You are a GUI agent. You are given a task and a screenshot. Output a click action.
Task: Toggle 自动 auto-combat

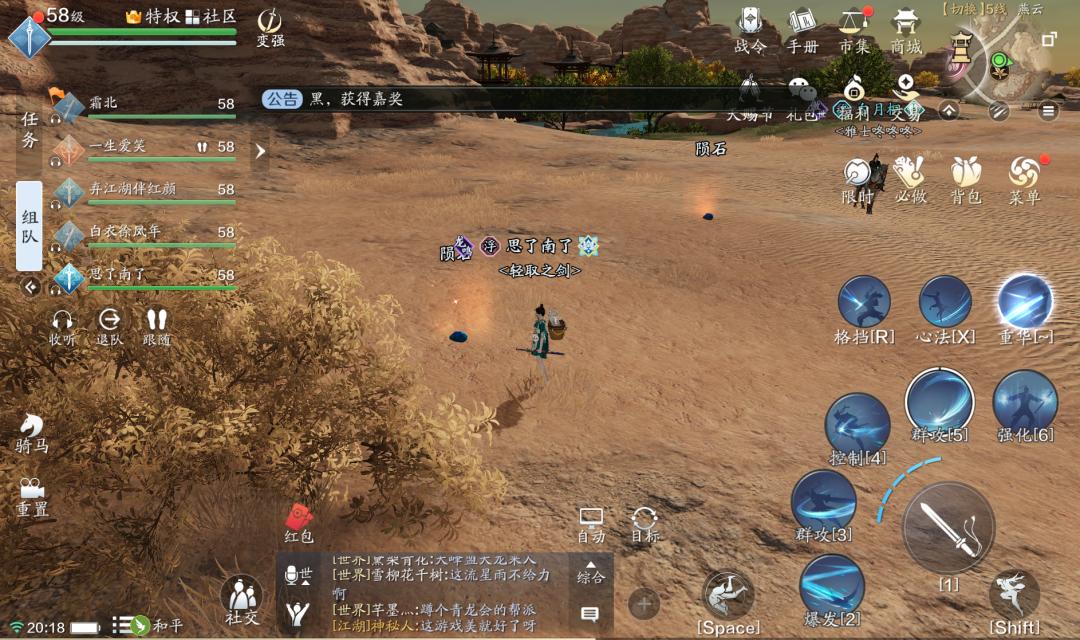pyautogui.click(x=592, y=523)
